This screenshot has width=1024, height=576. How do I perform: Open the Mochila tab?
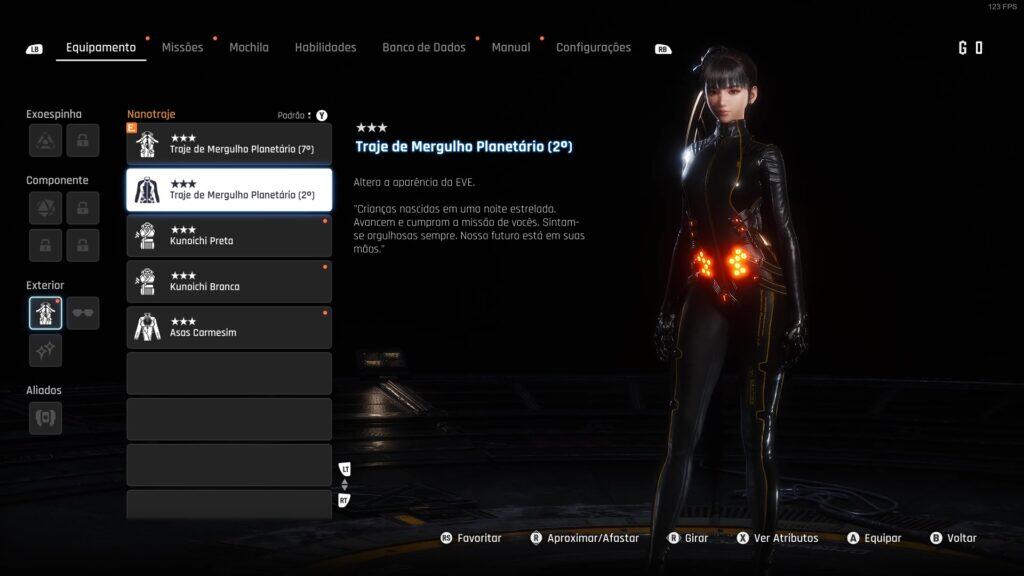248,47
